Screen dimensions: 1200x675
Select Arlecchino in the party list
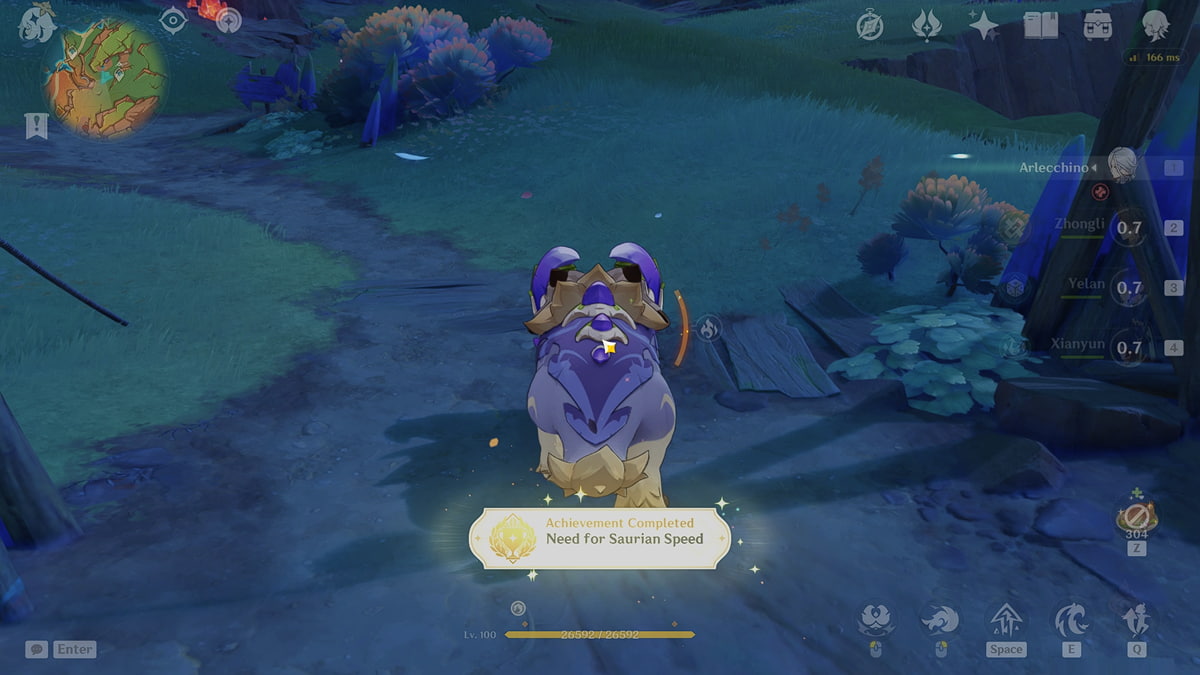(1122, 166)
